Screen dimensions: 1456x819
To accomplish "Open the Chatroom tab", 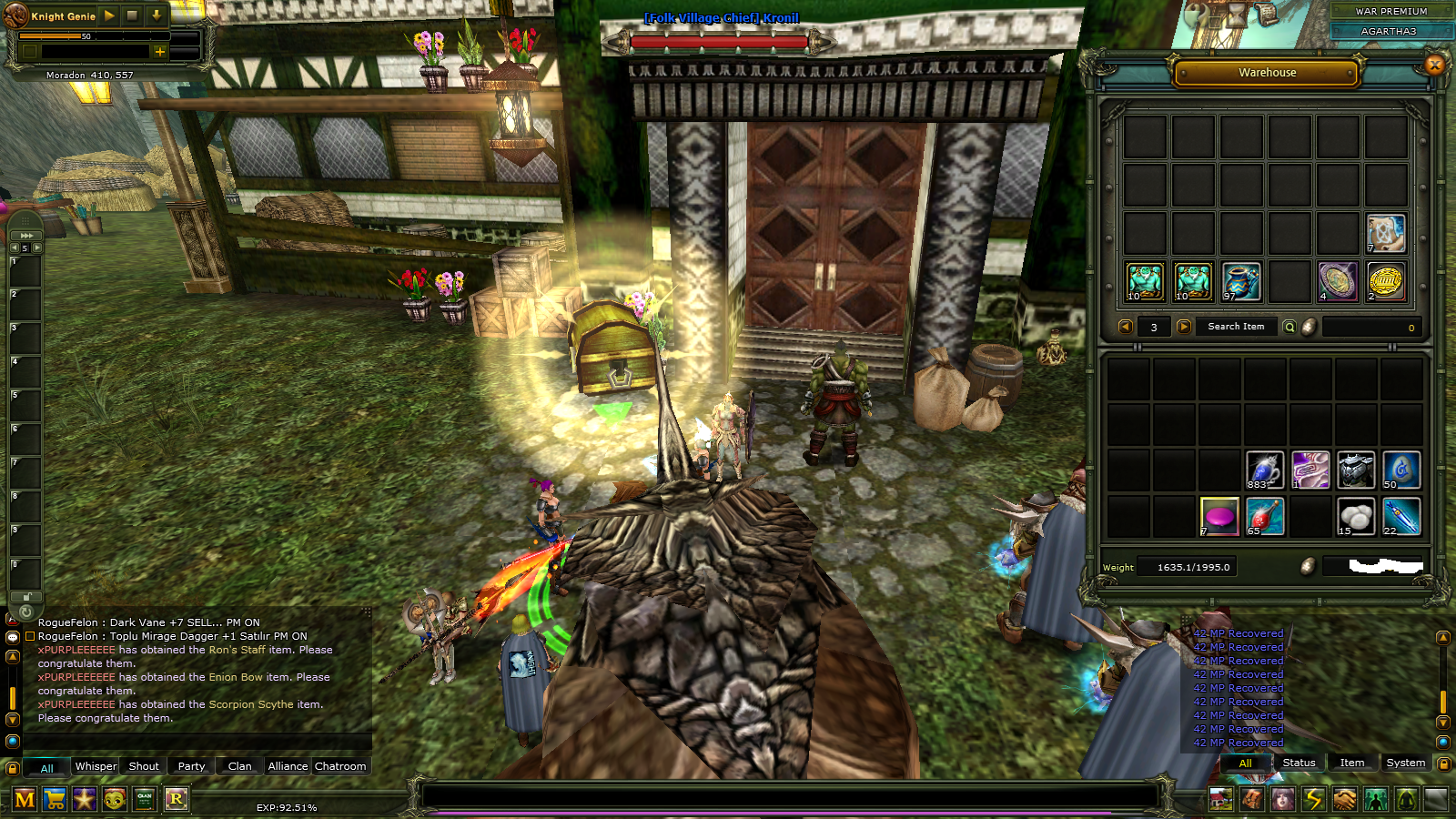I will point(340,766).
